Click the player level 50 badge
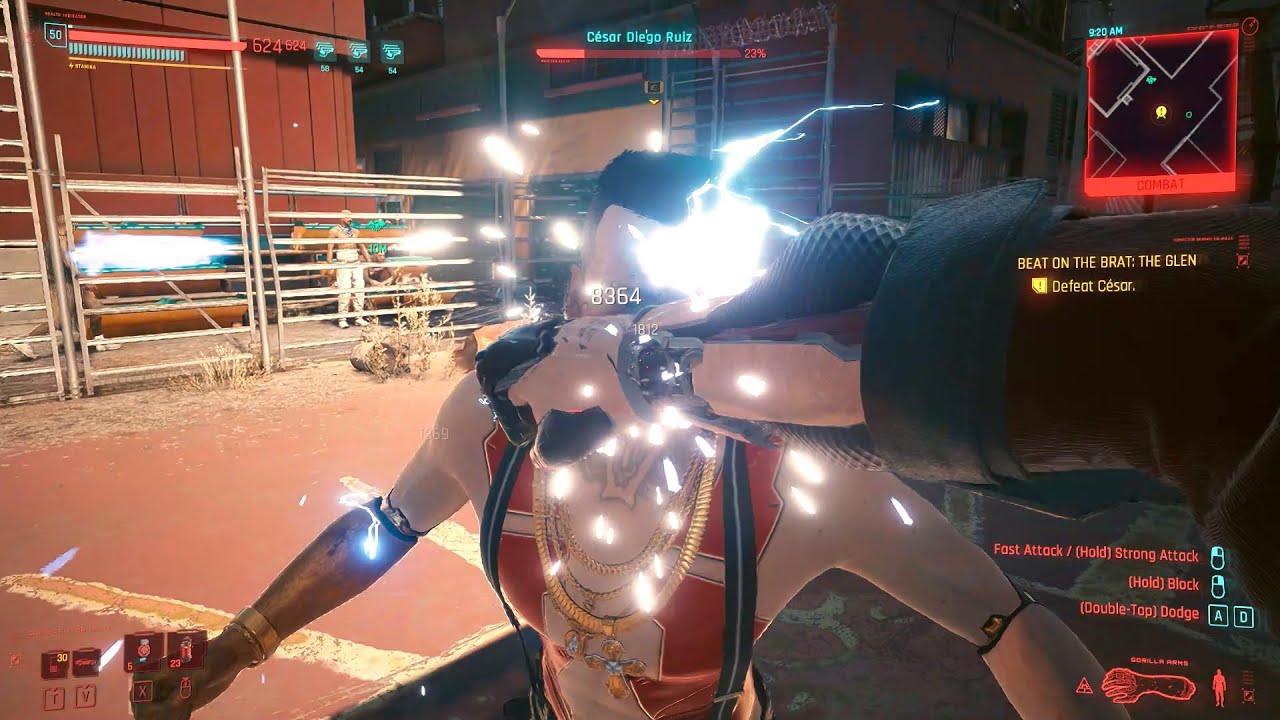This screenshot has height=720, width=1280. [x=54, y=37]
